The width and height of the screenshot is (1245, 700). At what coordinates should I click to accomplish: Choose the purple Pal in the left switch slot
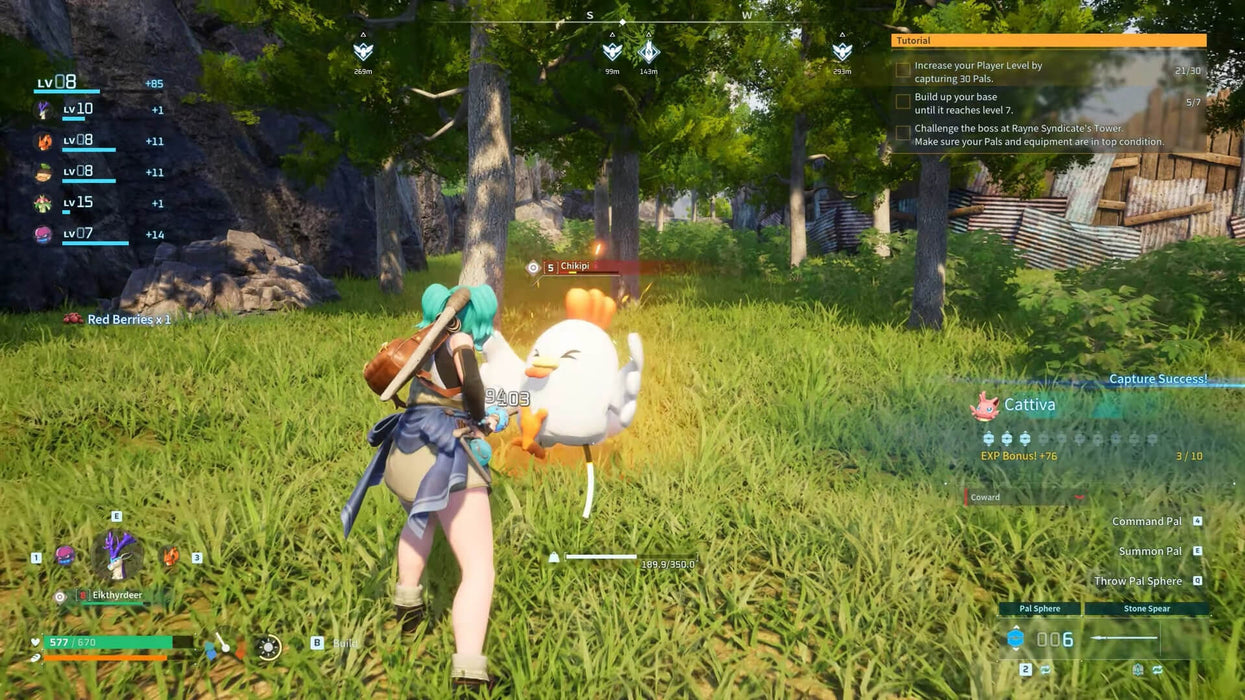[65, 556]
